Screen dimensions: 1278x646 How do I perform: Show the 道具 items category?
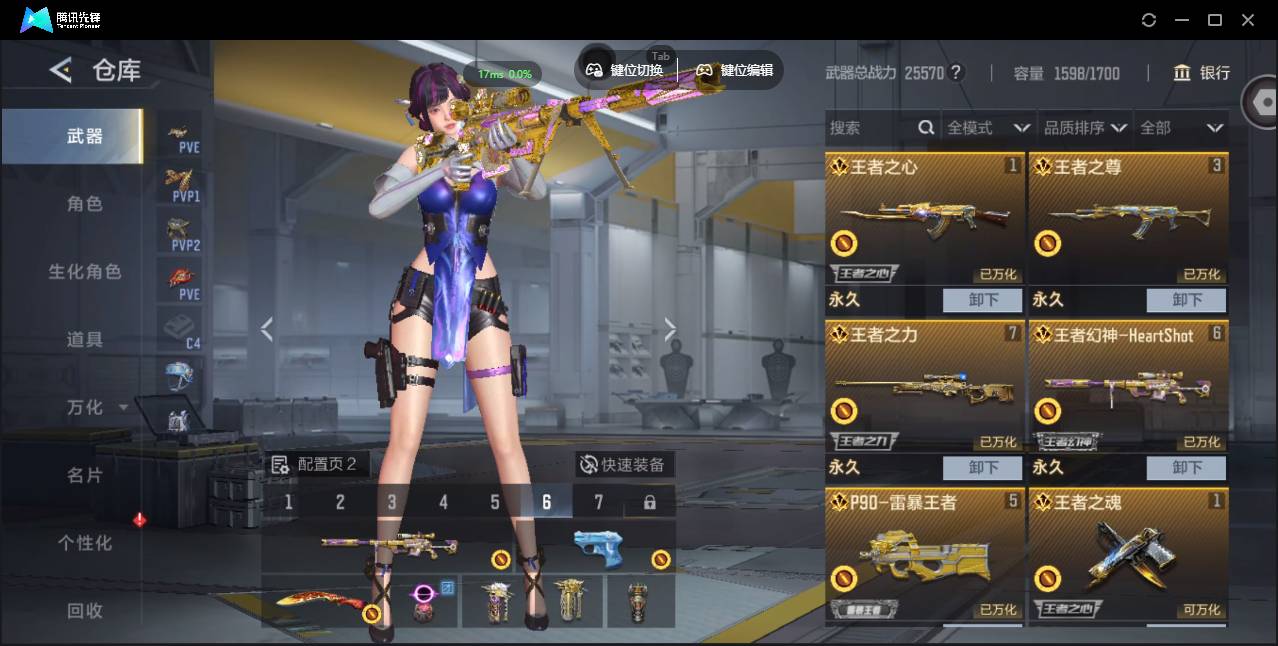coord(84,340)
